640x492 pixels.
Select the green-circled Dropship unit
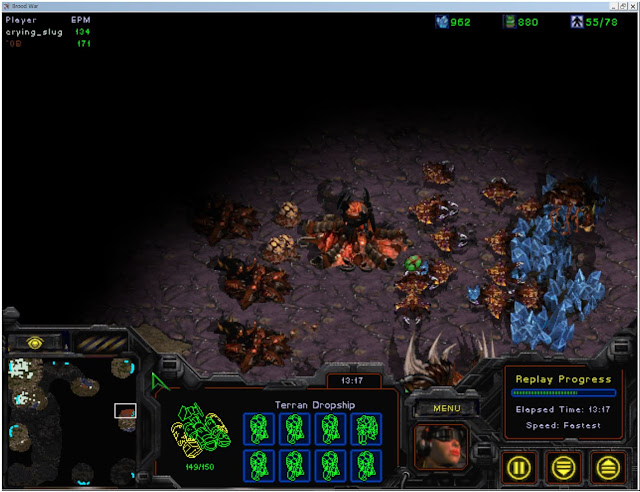[413, 265]
